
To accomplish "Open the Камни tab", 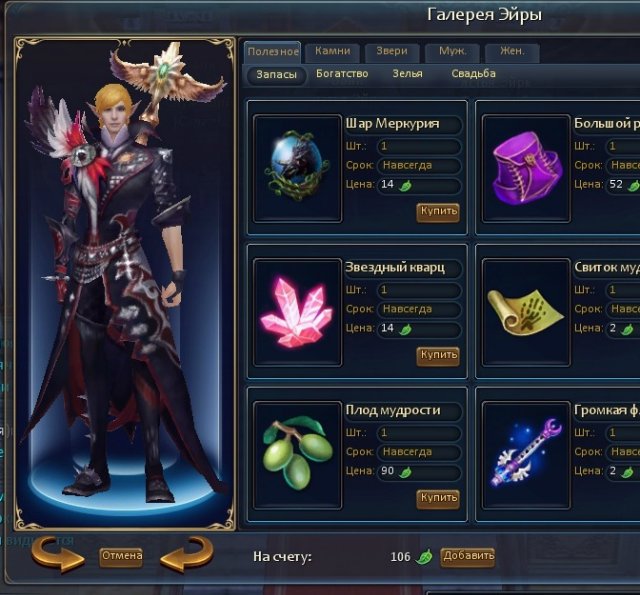I will pyautogui.click(x=331, y=51).
